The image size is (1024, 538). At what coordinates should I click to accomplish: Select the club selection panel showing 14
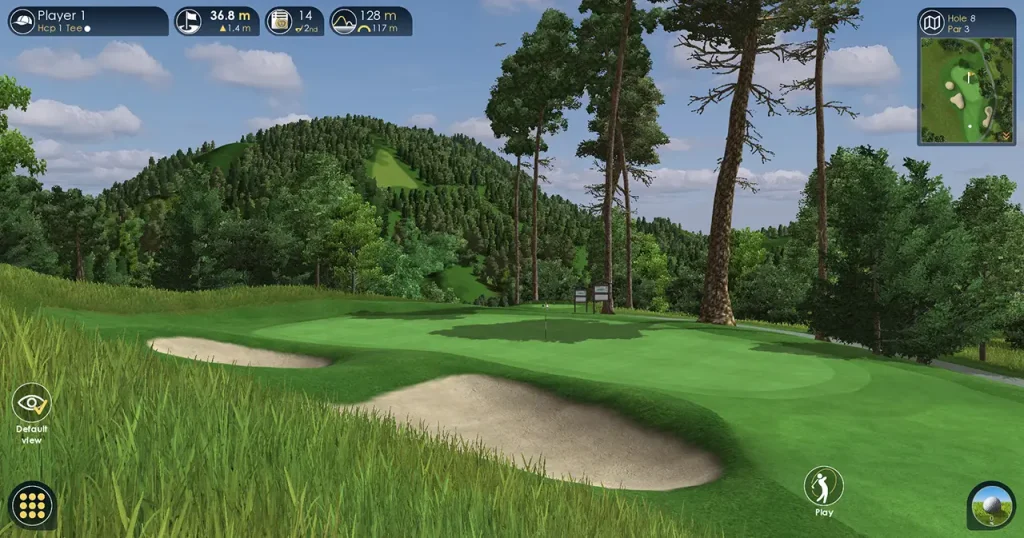coord(294,21)
